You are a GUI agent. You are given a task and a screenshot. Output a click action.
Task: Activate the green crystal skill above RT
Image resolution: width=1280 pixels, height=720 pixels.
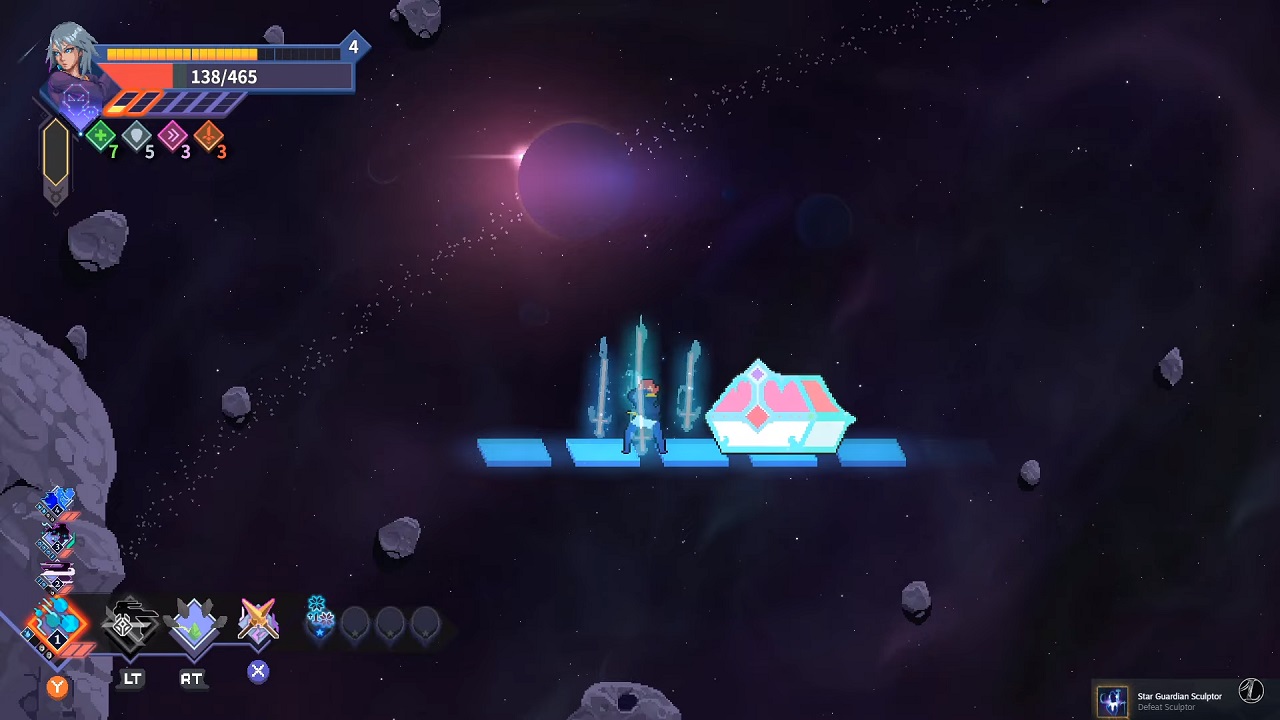(193, 622)
